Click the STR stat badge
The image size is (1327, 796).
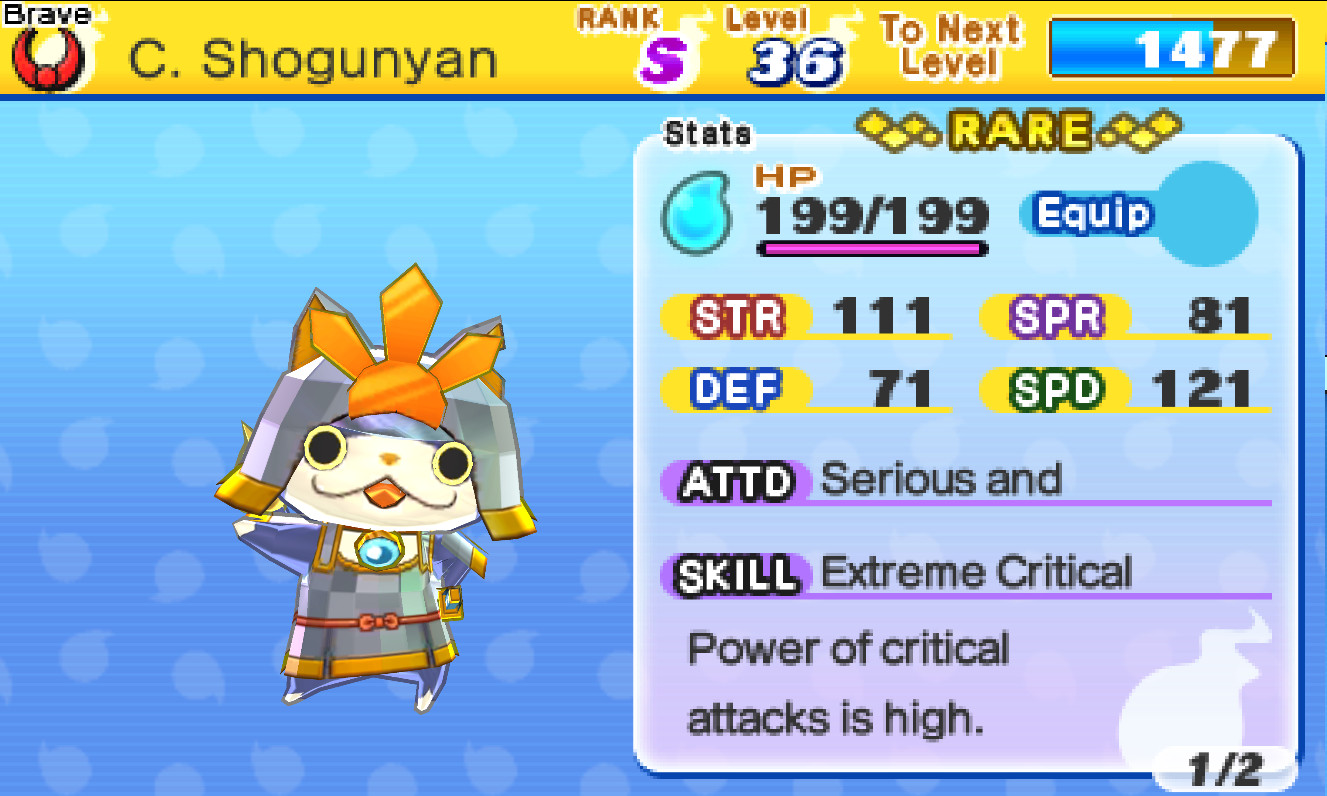pyautogui.click(x=737, y=314)
